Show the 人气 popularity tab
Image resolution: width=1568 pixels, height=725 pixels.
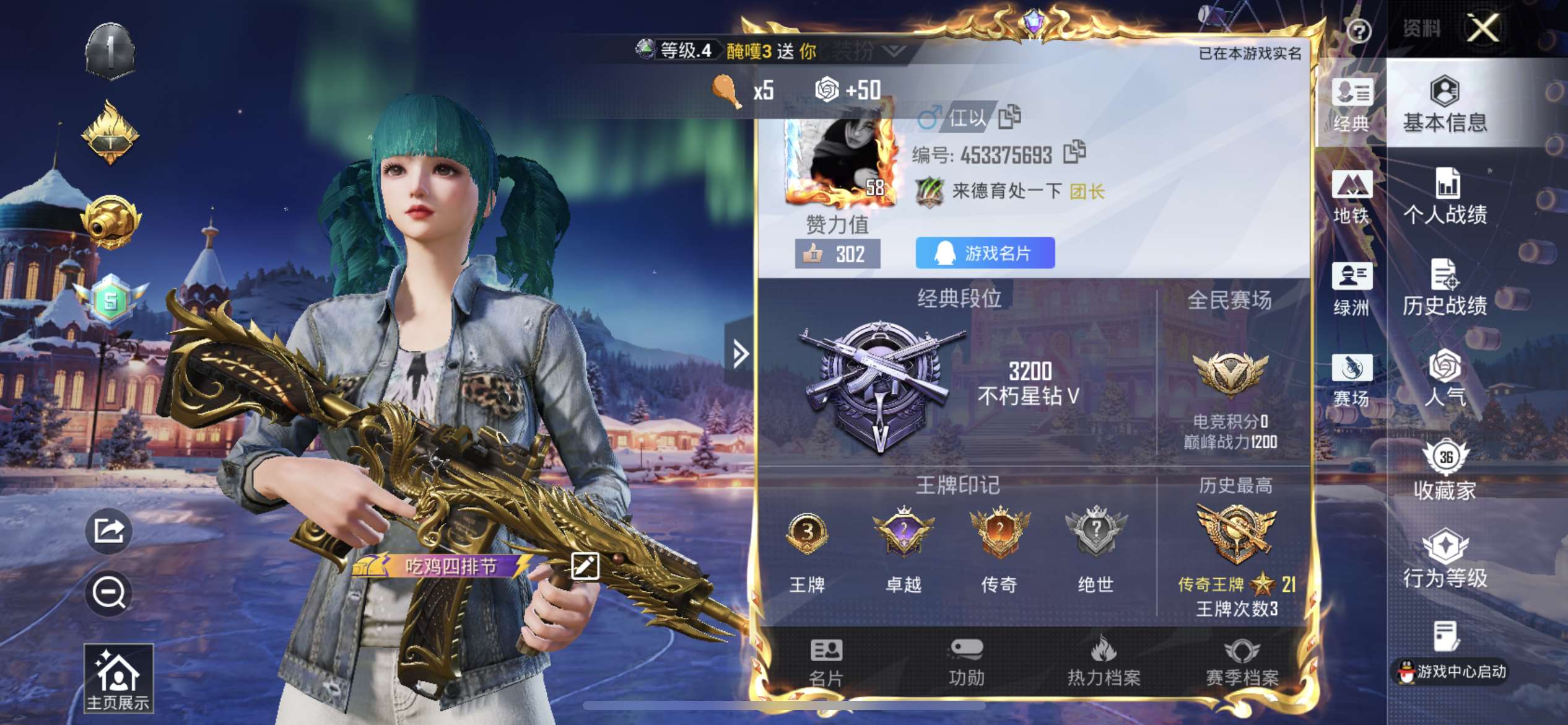pyautogui.click(x=1445, y=378)
